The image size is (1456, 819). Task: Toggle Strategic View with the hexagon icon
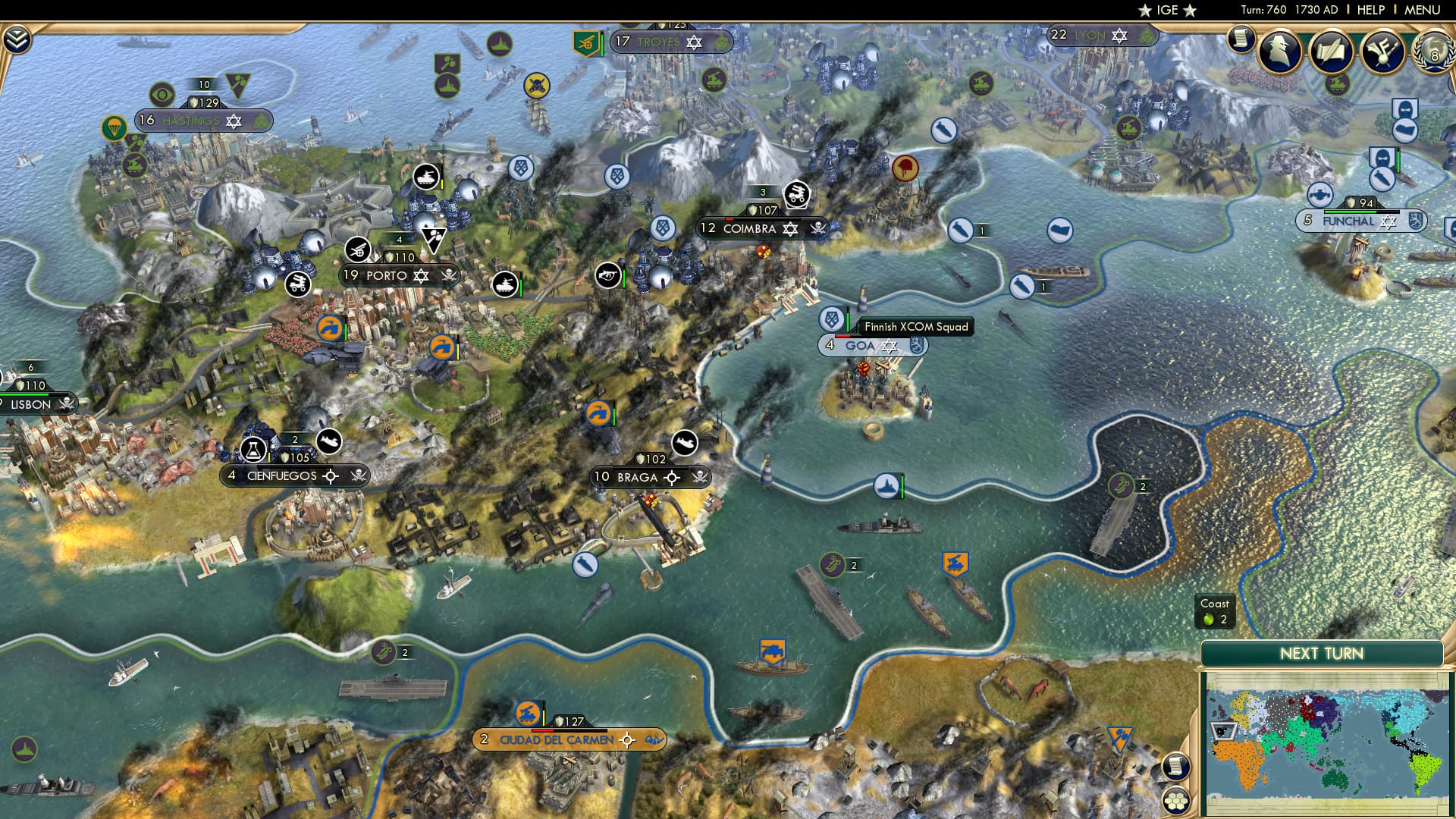click(1175, 802)
